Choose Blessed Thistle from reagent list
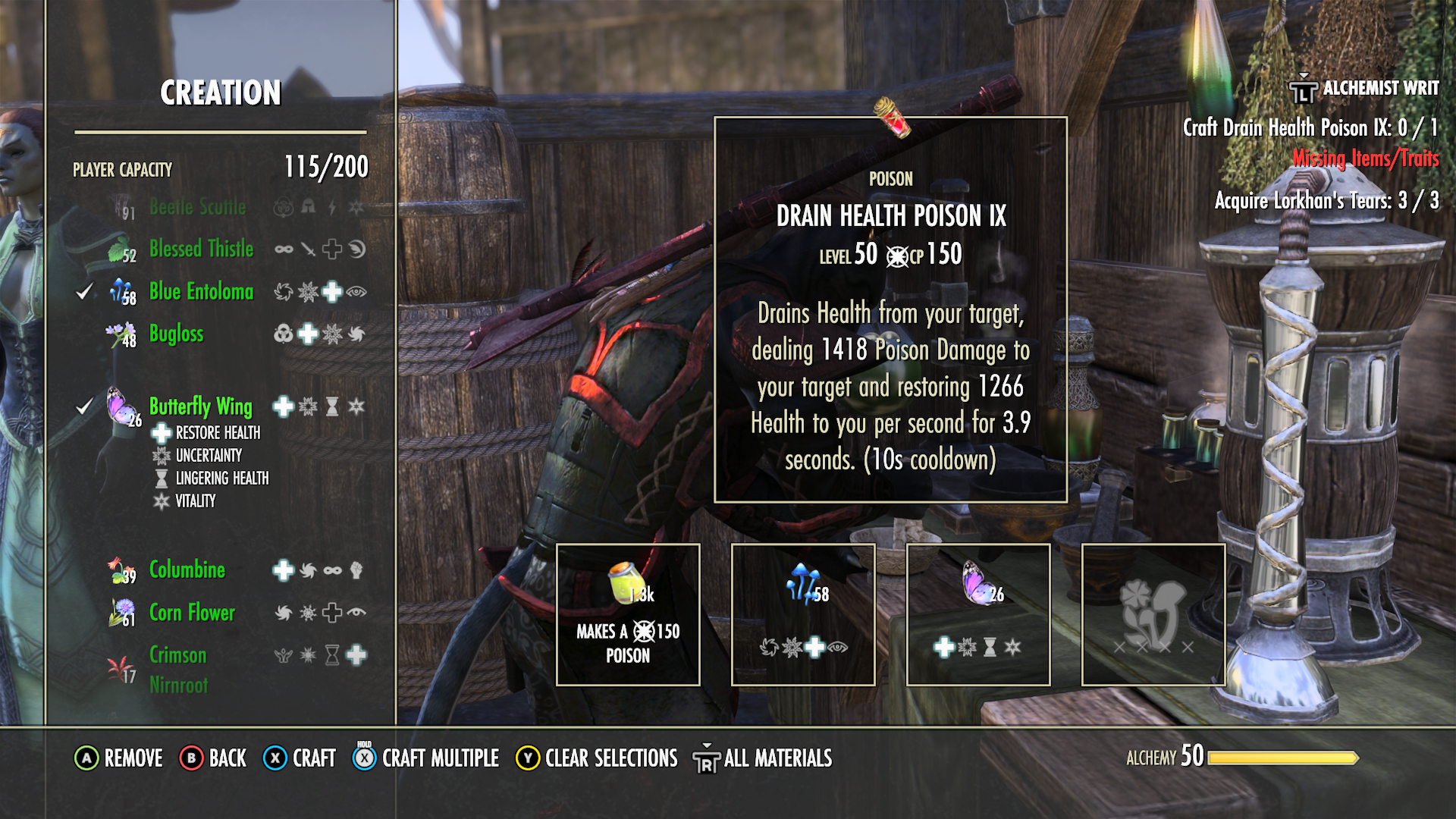This screenshot has width=1456, height=819. pyautogui.click(x=201, y=249)
